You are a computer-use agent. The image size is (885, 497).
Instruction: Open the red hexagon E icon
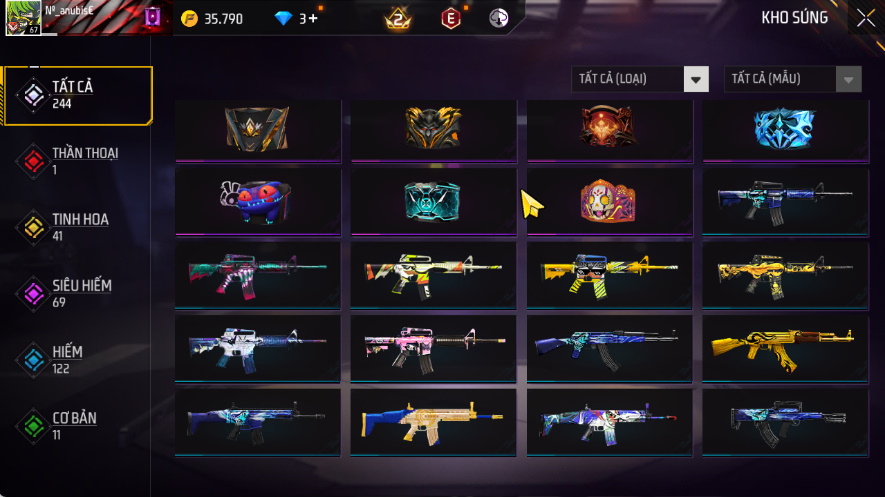point(452,18)
